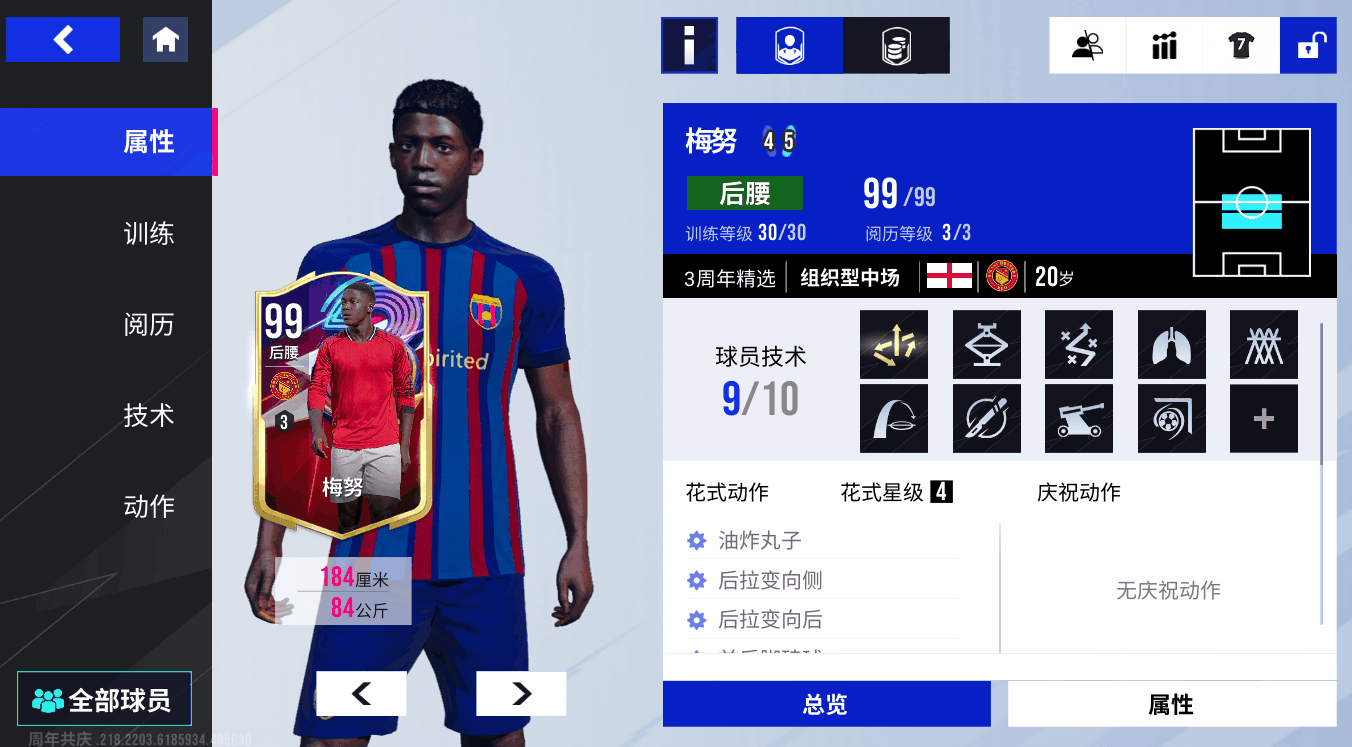Open the coin stack tab
The height and width of the screenshot is (747, 1352).
896,46
